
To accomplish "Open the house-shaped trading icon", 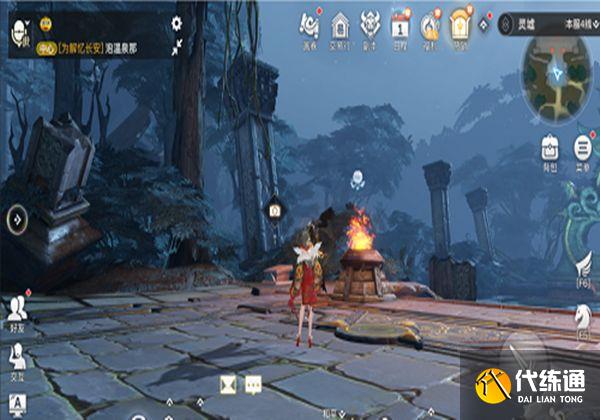I will (340, 24).
